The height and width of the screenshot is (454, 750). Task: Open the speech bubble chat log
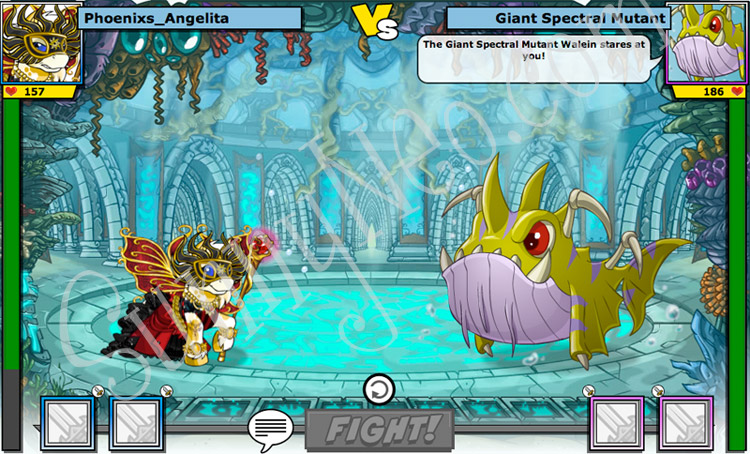[x=270, y=430]
